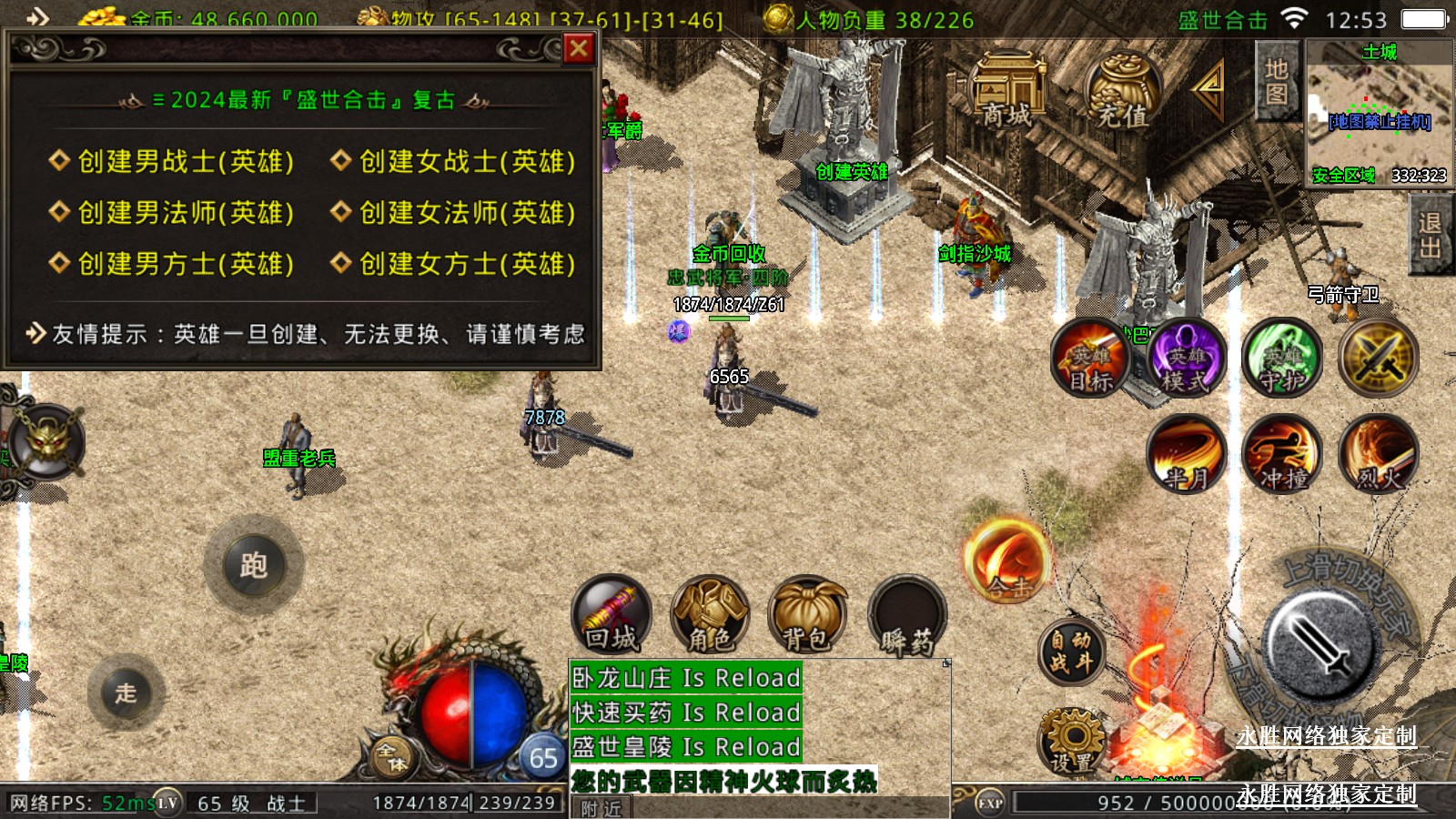Activate the 半月 skill
This screenshot has width=1456, height=819.
(x=1186, y=453)
